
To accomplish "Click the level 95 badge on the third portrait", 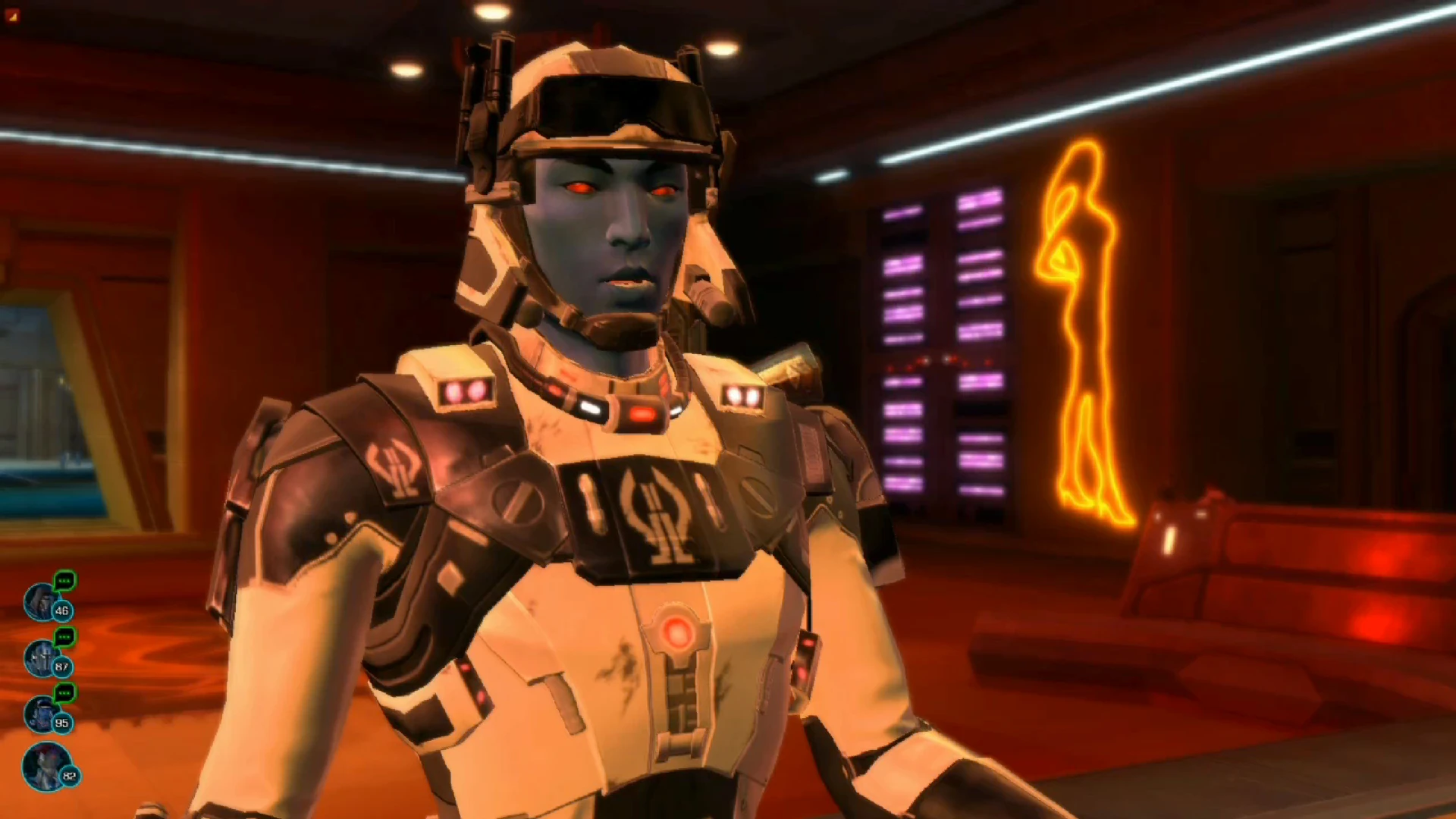I will tap(62, 723).
